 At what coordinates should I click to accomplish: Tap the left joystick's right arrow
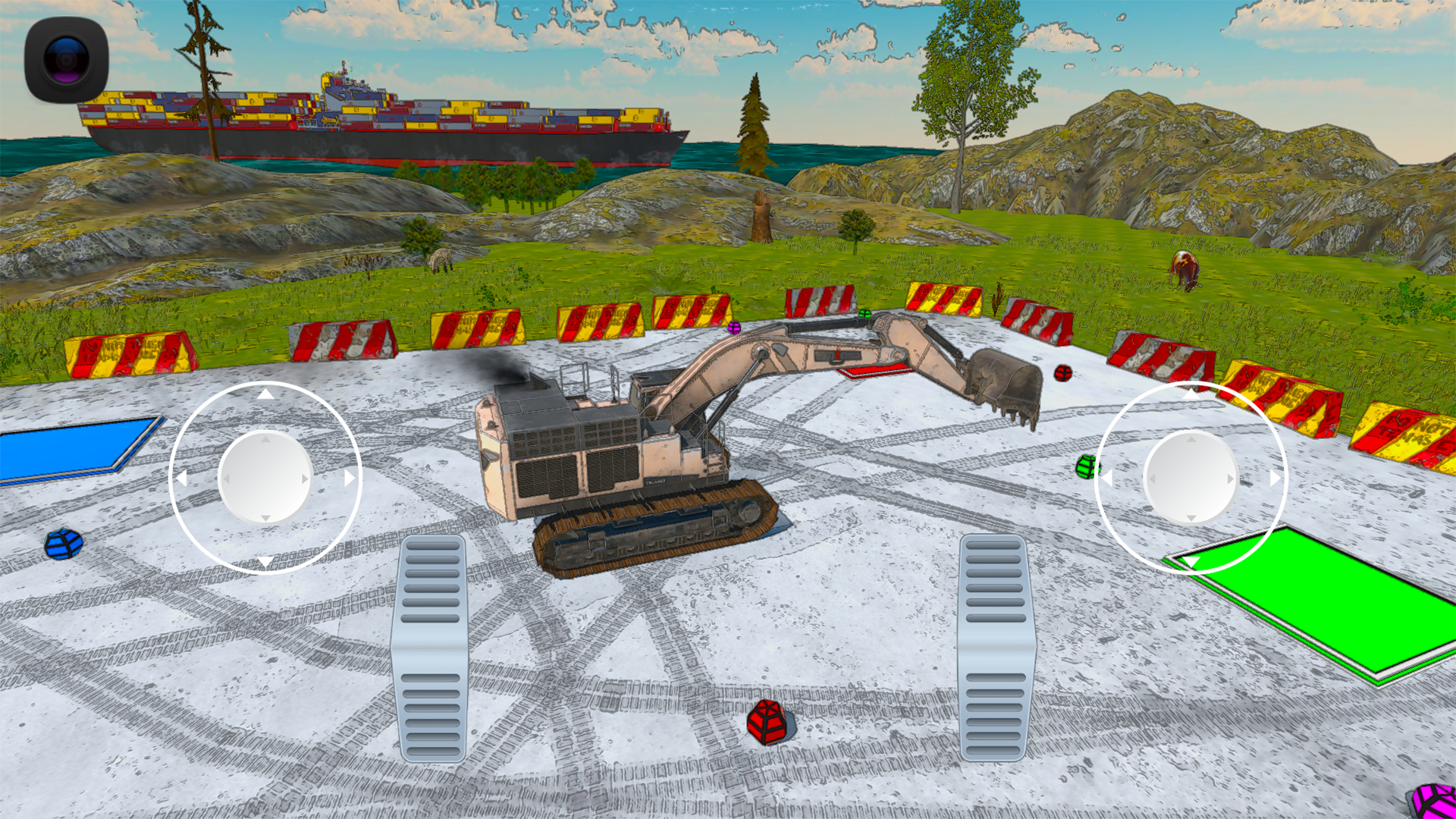click(x=350, y=479)
